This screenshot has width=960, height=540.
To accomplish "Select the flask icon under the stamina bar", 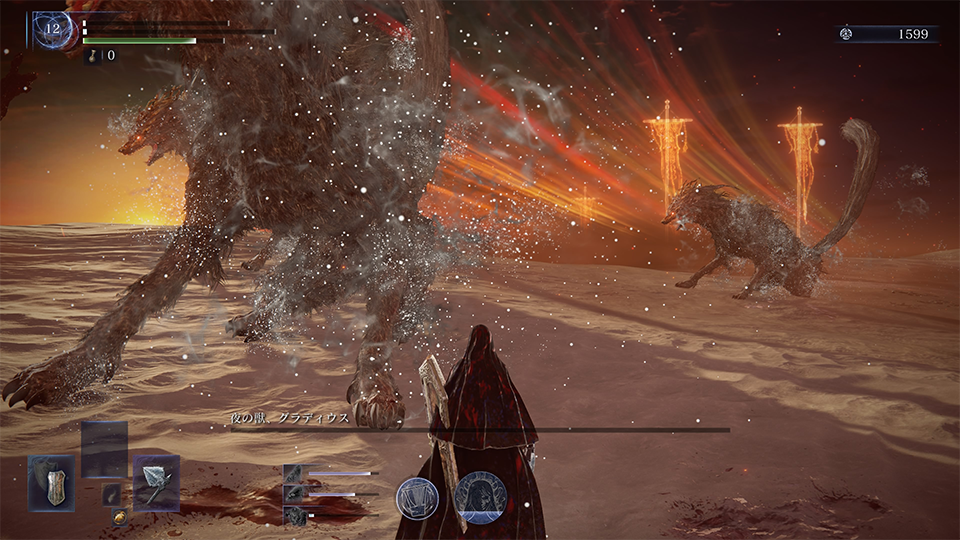I will click(96, 55).
